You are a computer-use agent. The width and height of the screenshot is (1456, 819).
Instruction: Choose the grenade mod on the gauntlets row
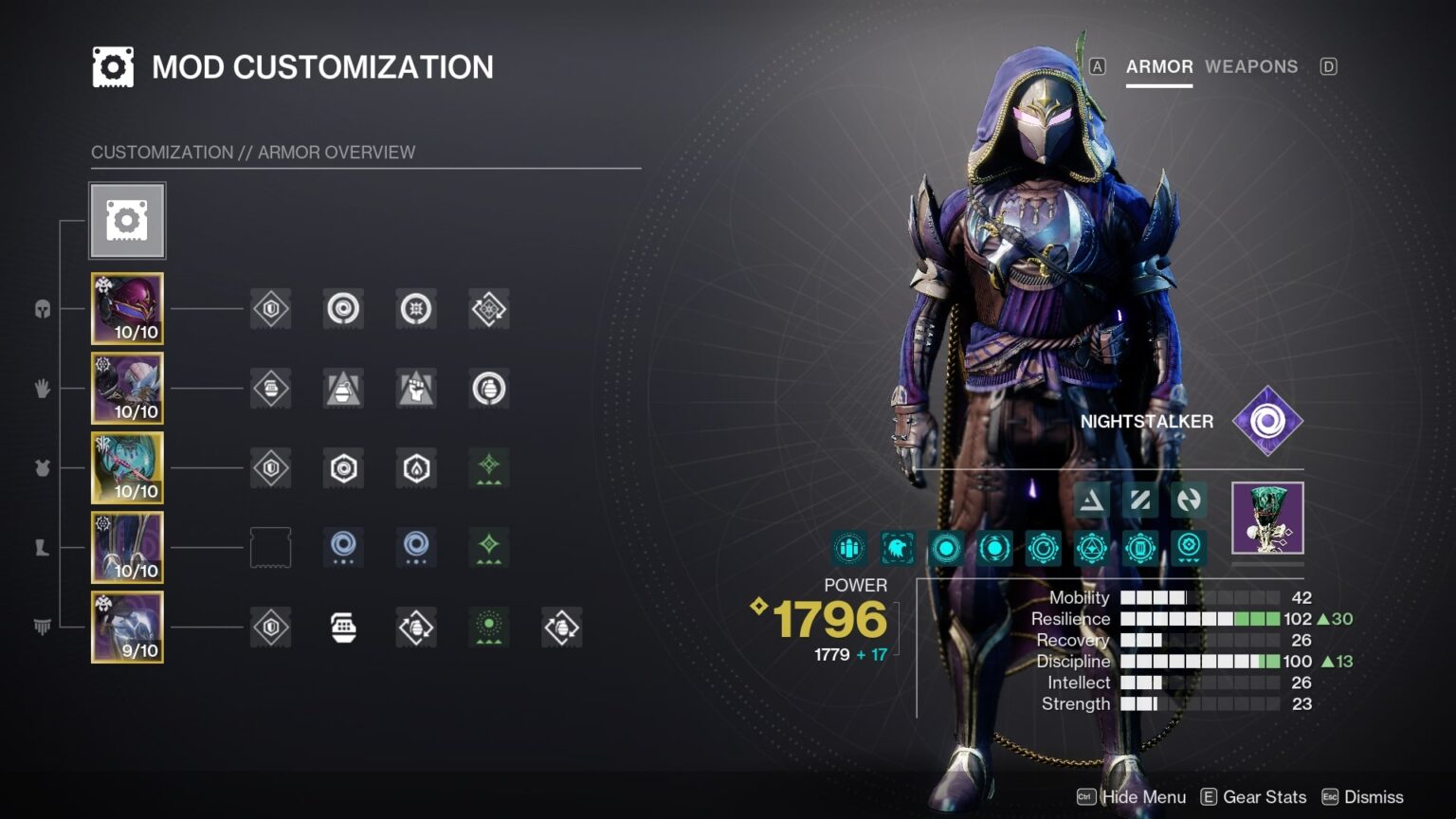tap(489, 388)
